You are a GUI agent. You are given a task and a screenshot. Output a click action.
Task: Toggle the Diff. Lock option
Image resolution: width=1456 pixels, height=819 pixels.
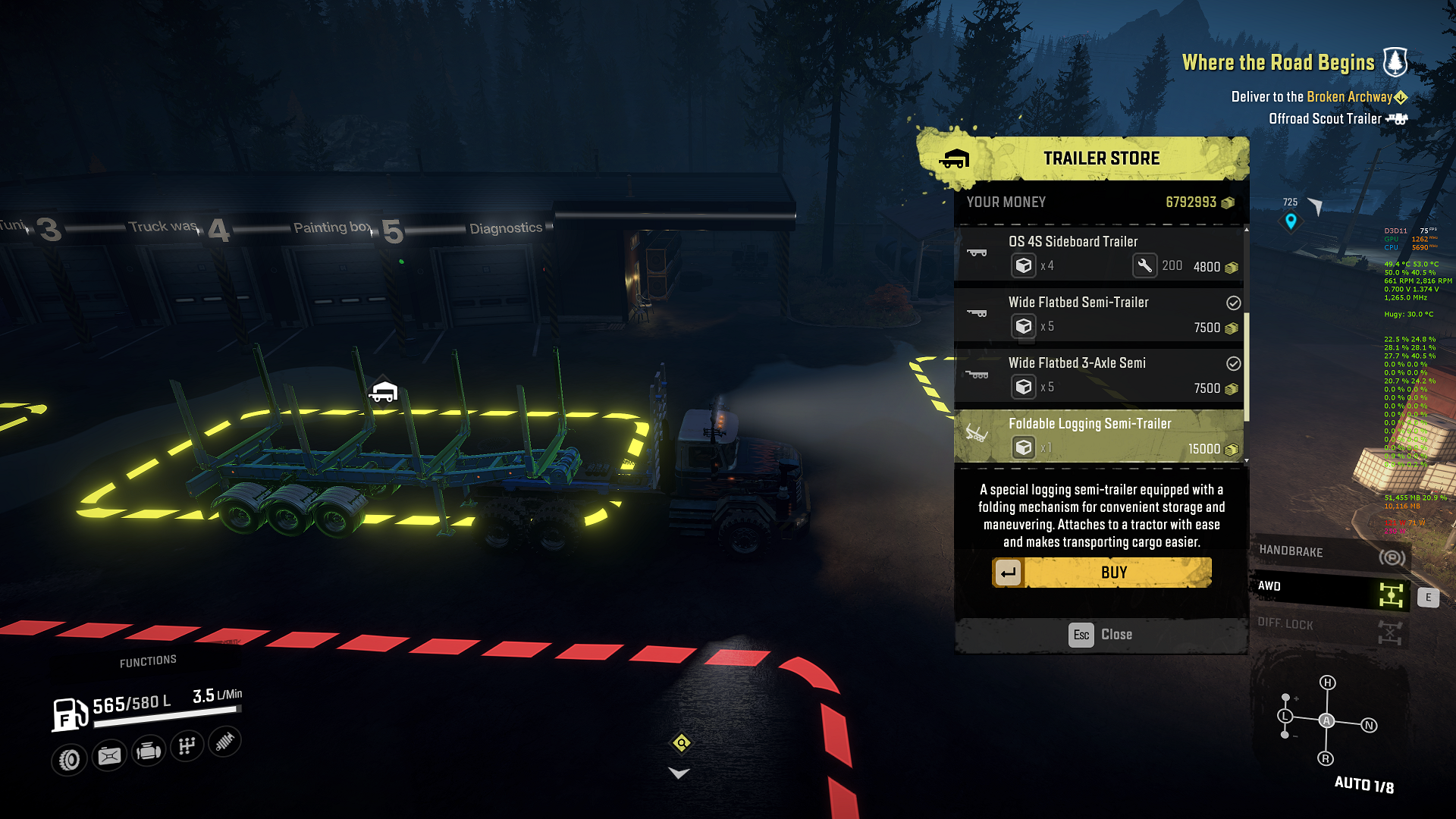[1329, 626]
